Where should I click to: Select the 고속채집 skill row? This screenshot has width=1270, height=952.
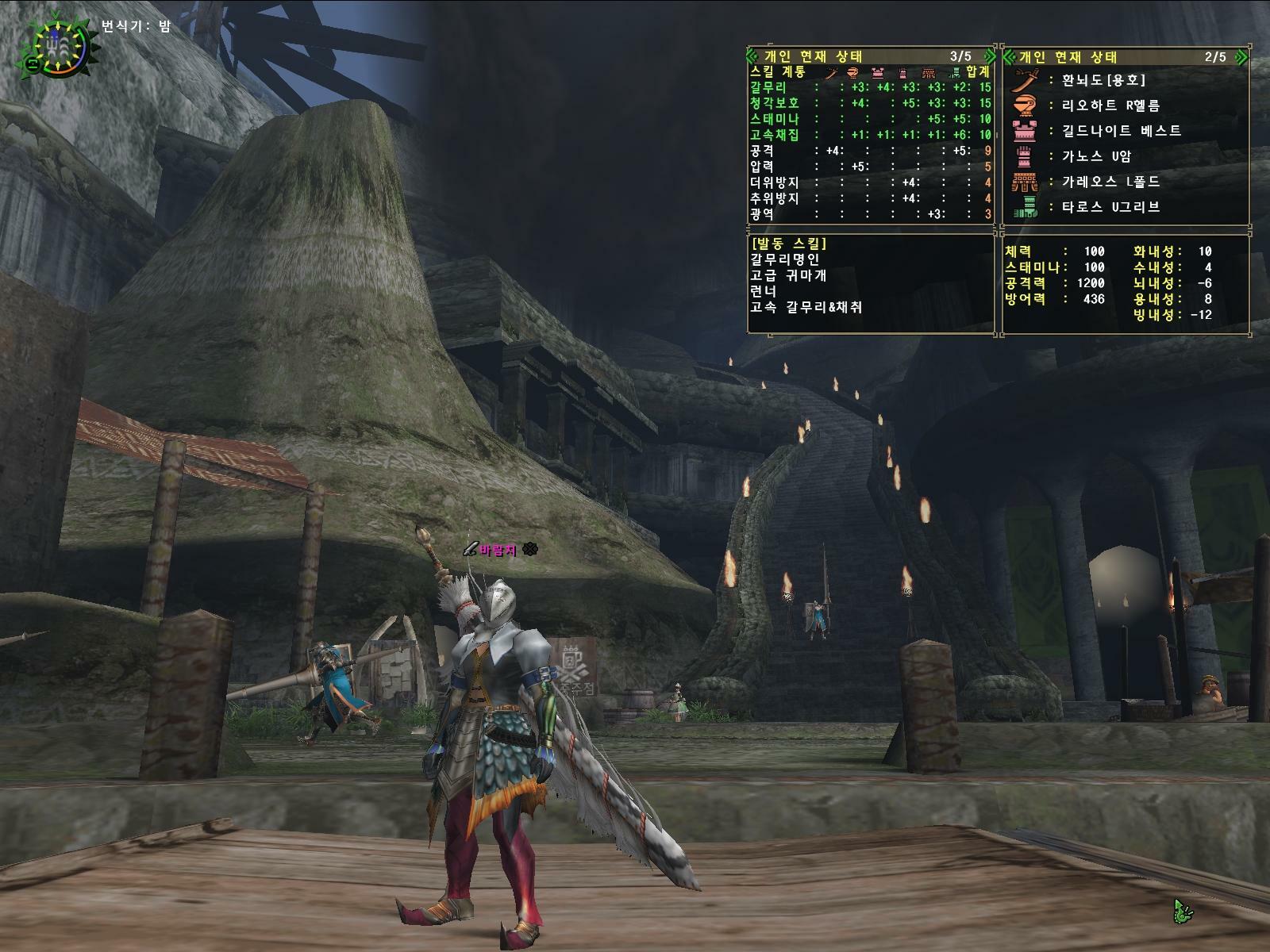pos(870,135)
